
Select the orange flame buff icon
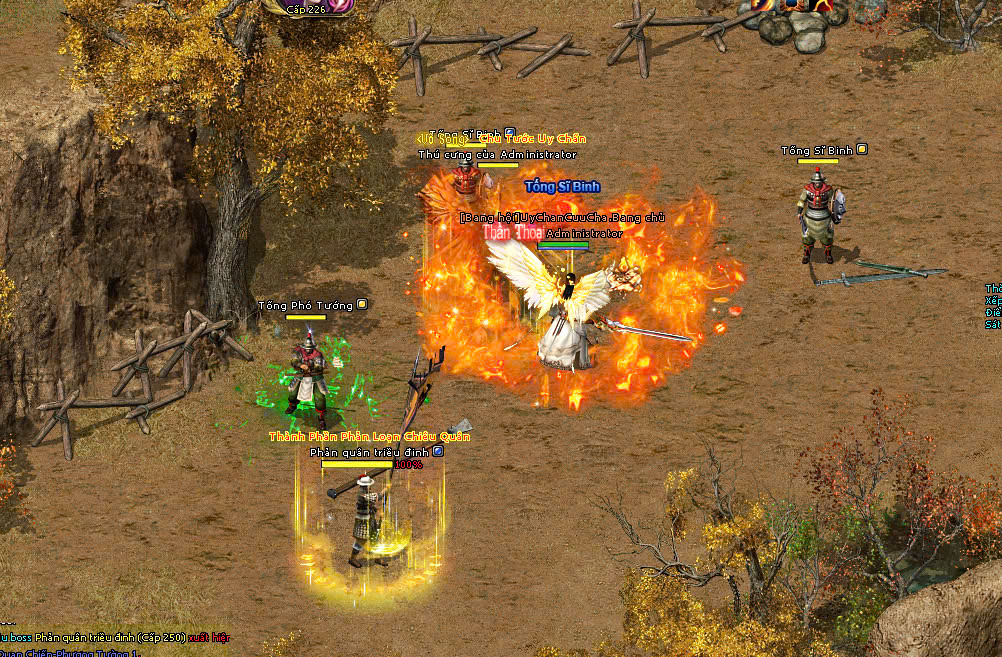coord(762,5)
